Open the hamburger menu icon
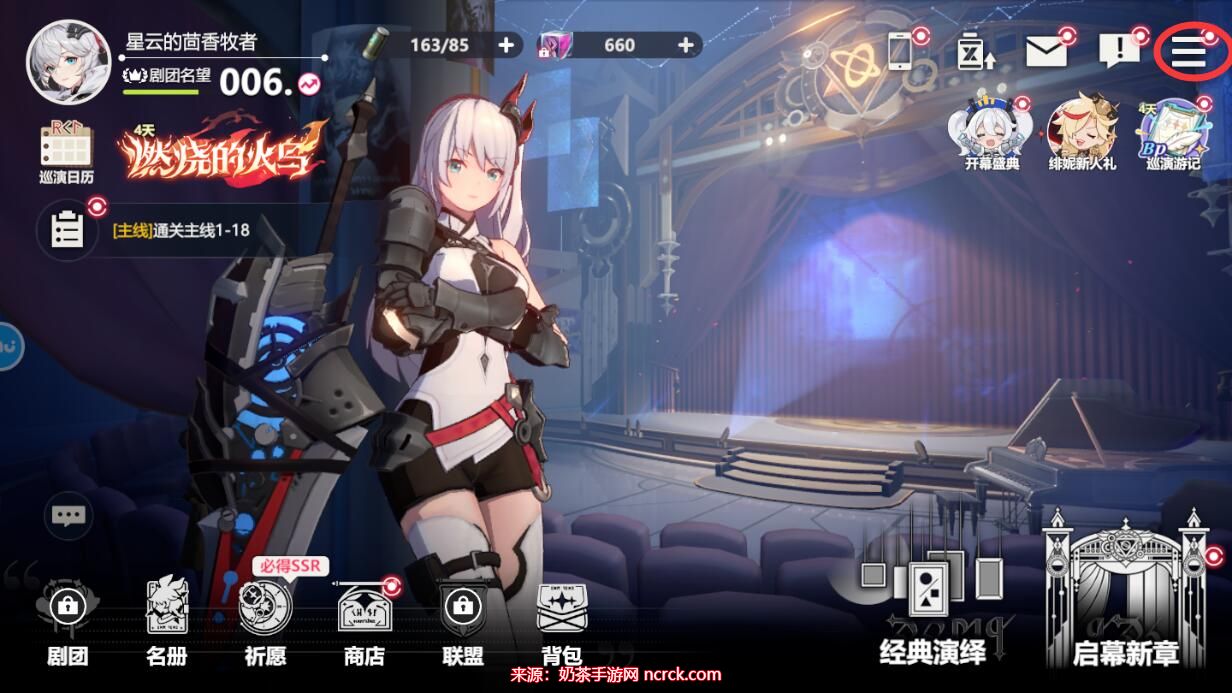The image size is (1232, 693). pos(1188,52)
